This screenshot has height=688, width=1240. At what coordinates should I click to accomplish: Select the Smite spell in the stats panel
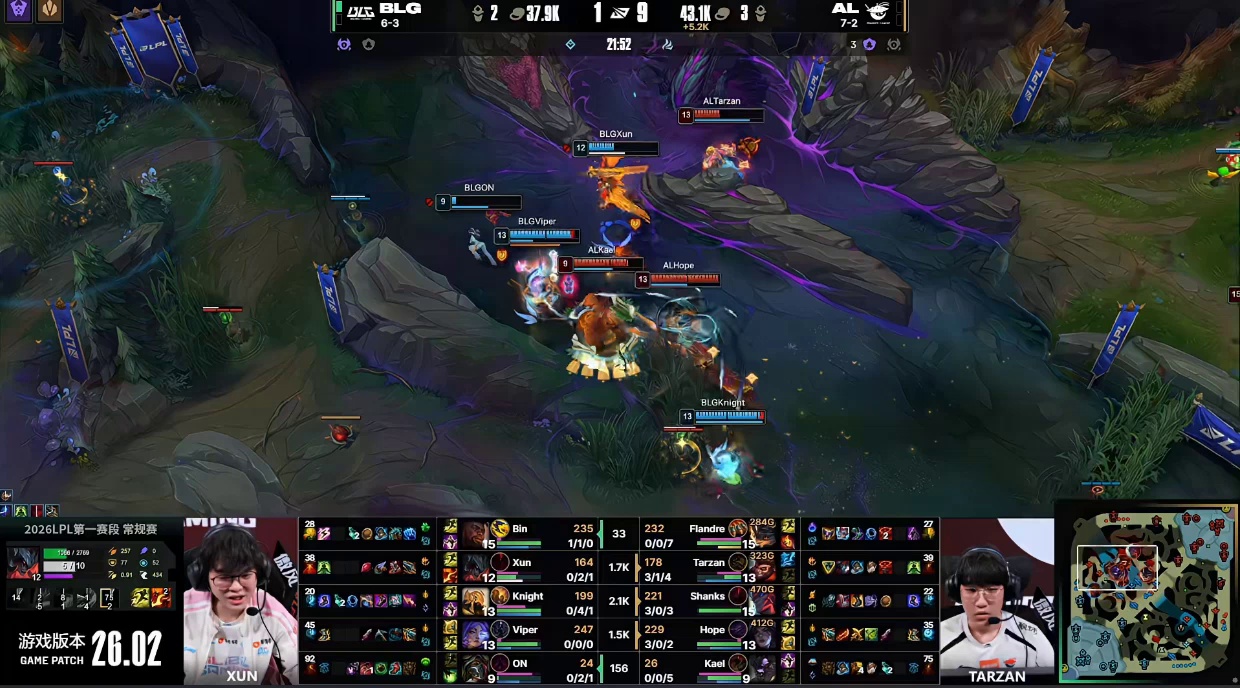(160, 598)
